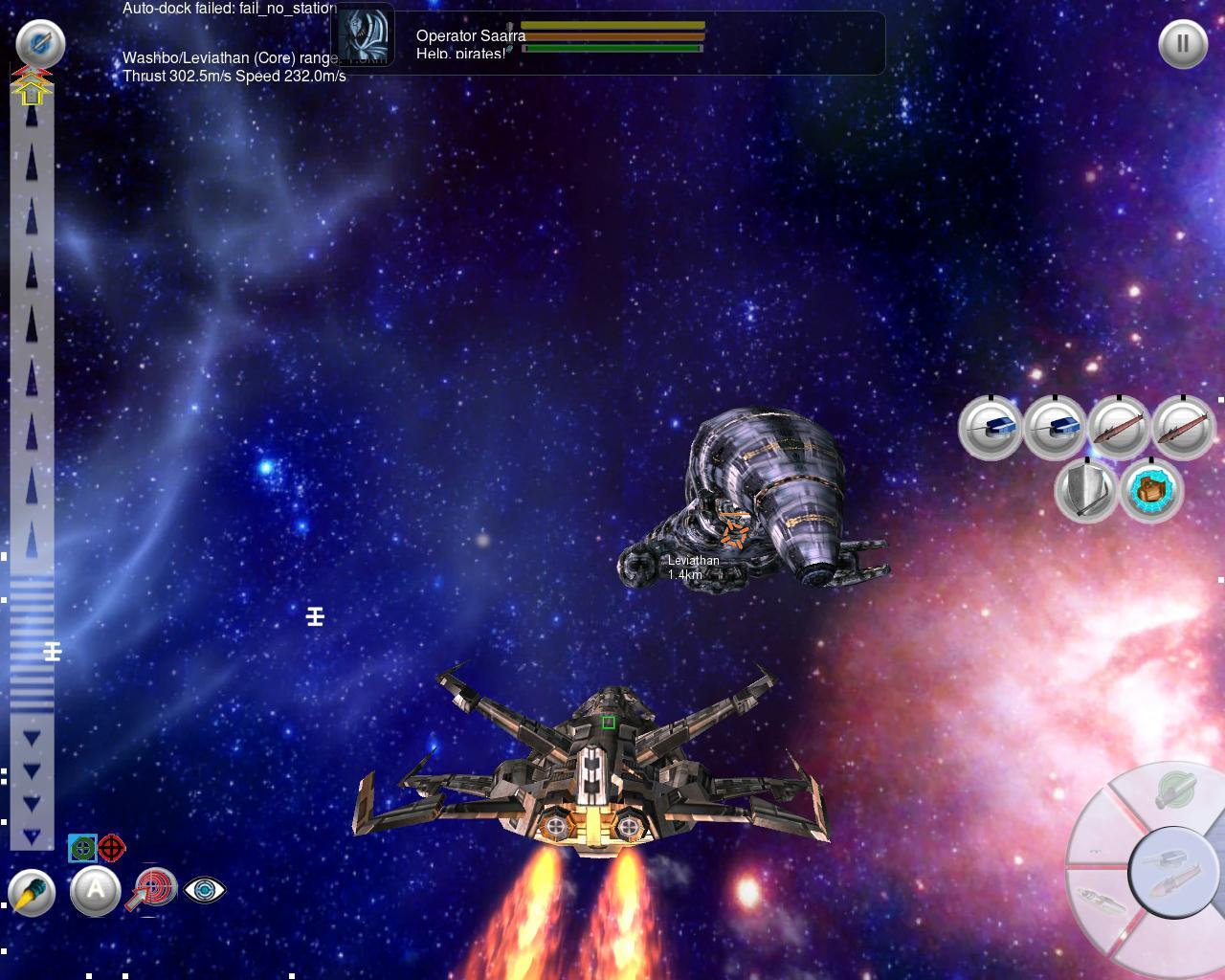
Task: Open Operator Saarra's portrait in the comms panel
Action: 366,36
